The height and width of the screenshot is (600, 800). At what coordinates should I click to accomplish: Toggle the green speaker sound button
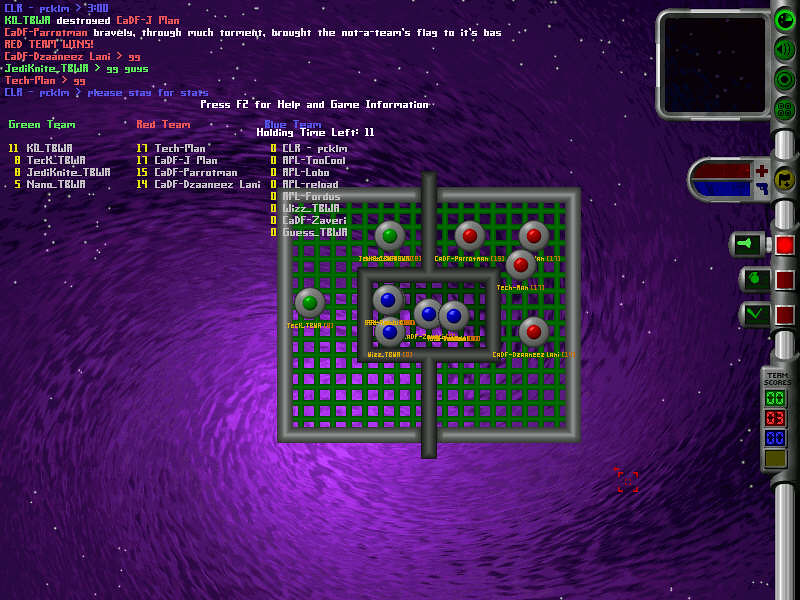[x=785, y=50]
